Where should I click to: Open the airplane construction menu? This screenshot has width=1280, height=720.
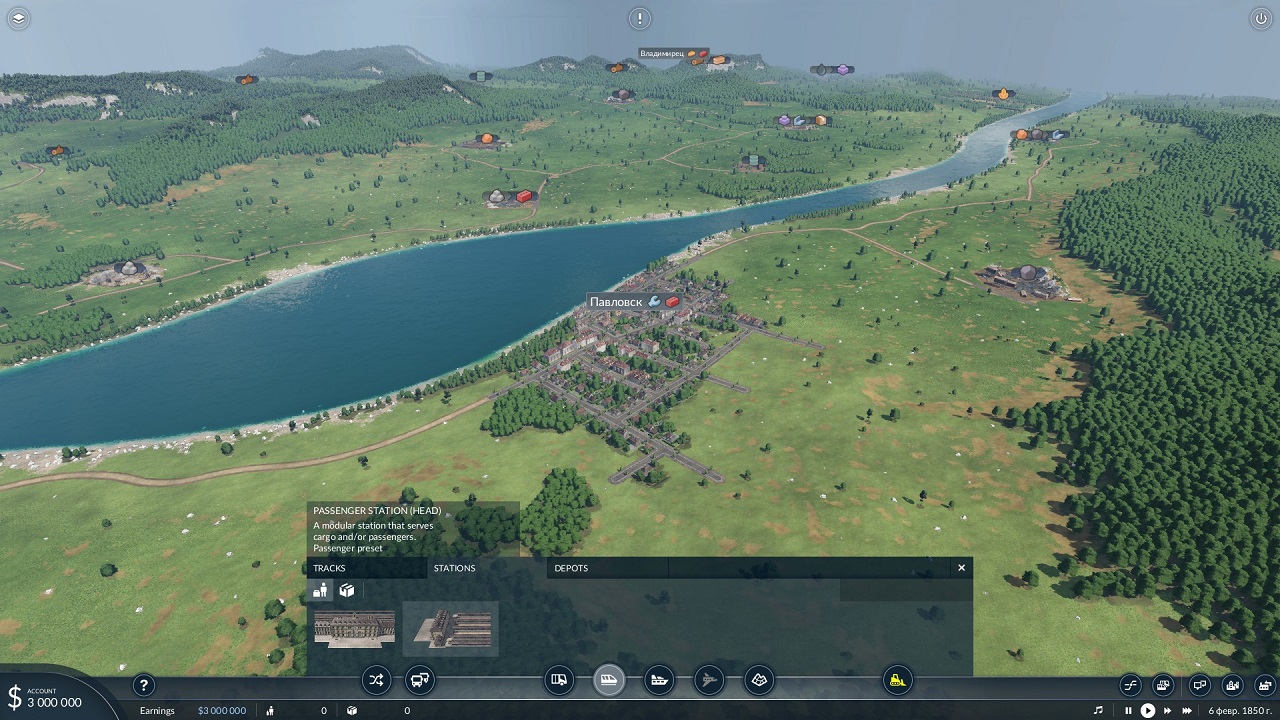(709, 681)
